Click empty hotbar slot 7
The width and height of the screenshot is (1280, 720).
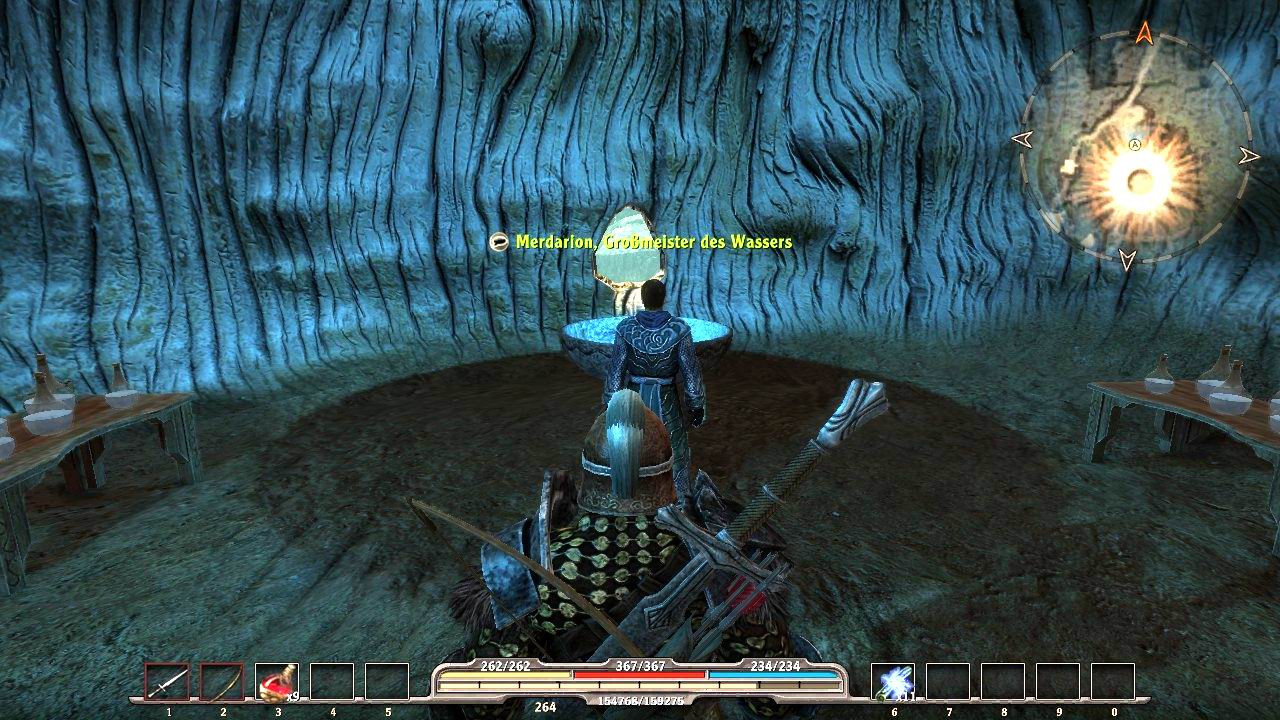(x=949, y=681)
